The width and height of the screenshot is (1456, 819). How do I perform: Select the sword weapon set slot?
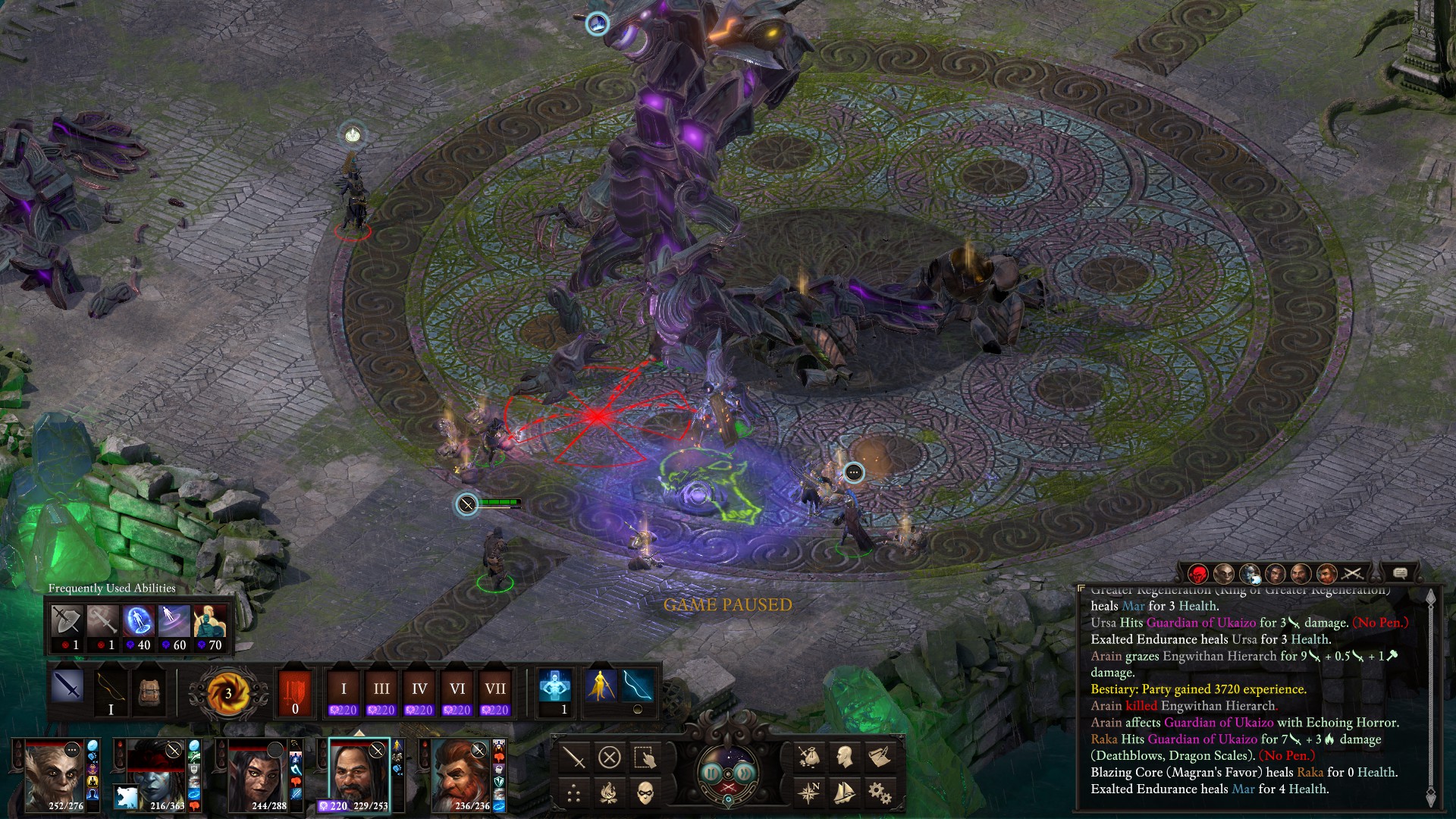coord(68,689)
